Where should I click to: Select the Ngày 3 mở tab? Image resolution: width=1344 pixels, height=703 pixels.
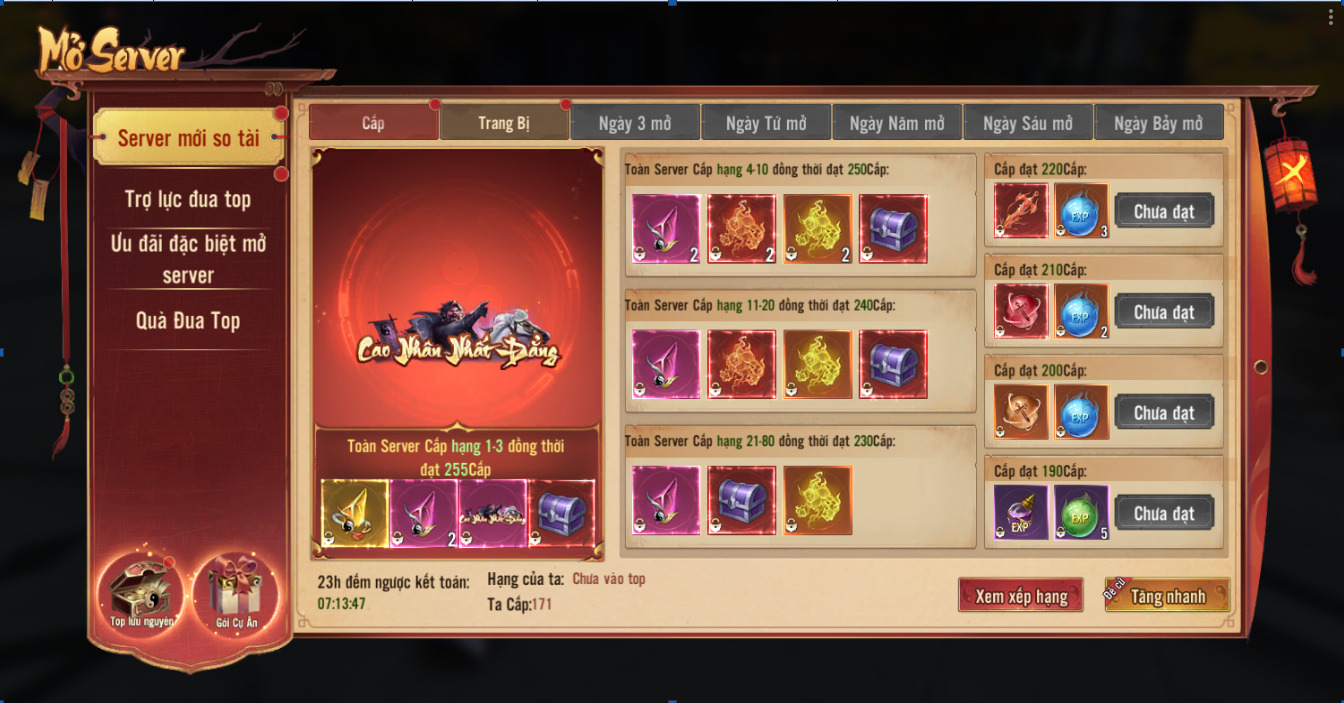(x=635, y=123)
